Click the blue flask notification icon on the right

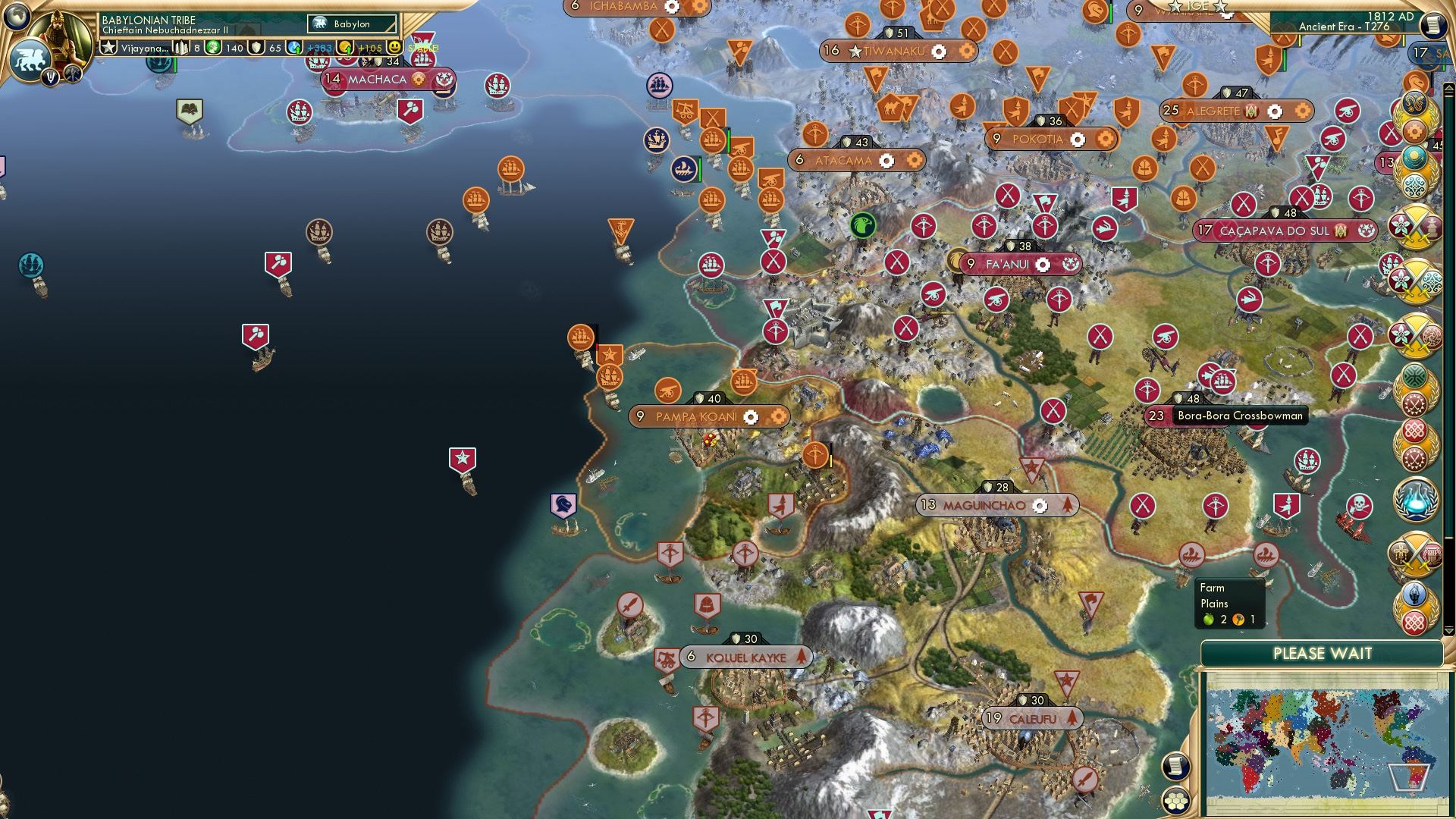pyautogui.click(x=1418, y=497)
